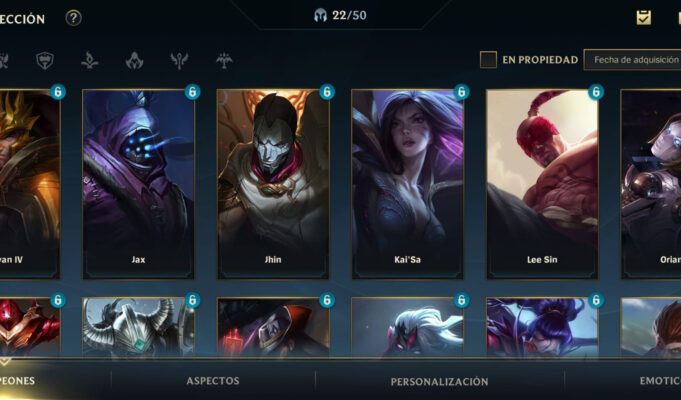The image size is (681, 400).
Task: Open the Fecha de adquisición sort dropdown
Action: pyautogui.click(x=632, y=60)
